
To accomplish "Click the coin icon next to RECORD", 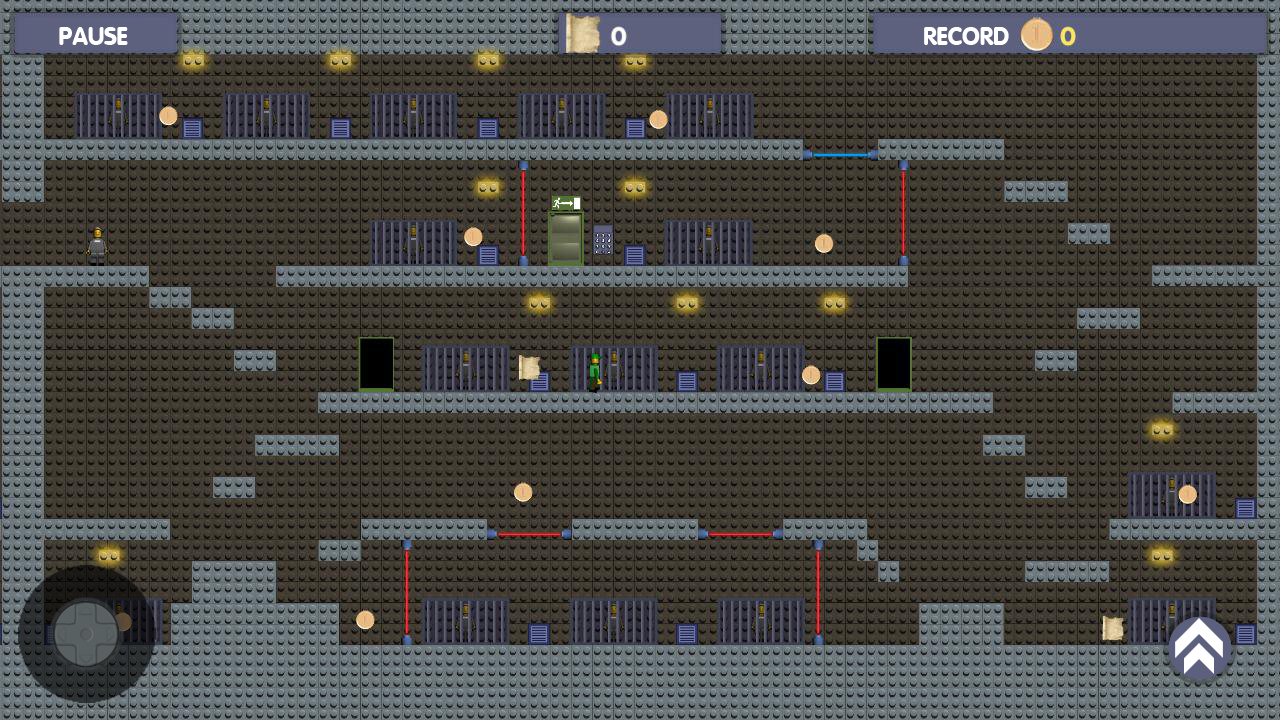I will [x=1036, y=35].
